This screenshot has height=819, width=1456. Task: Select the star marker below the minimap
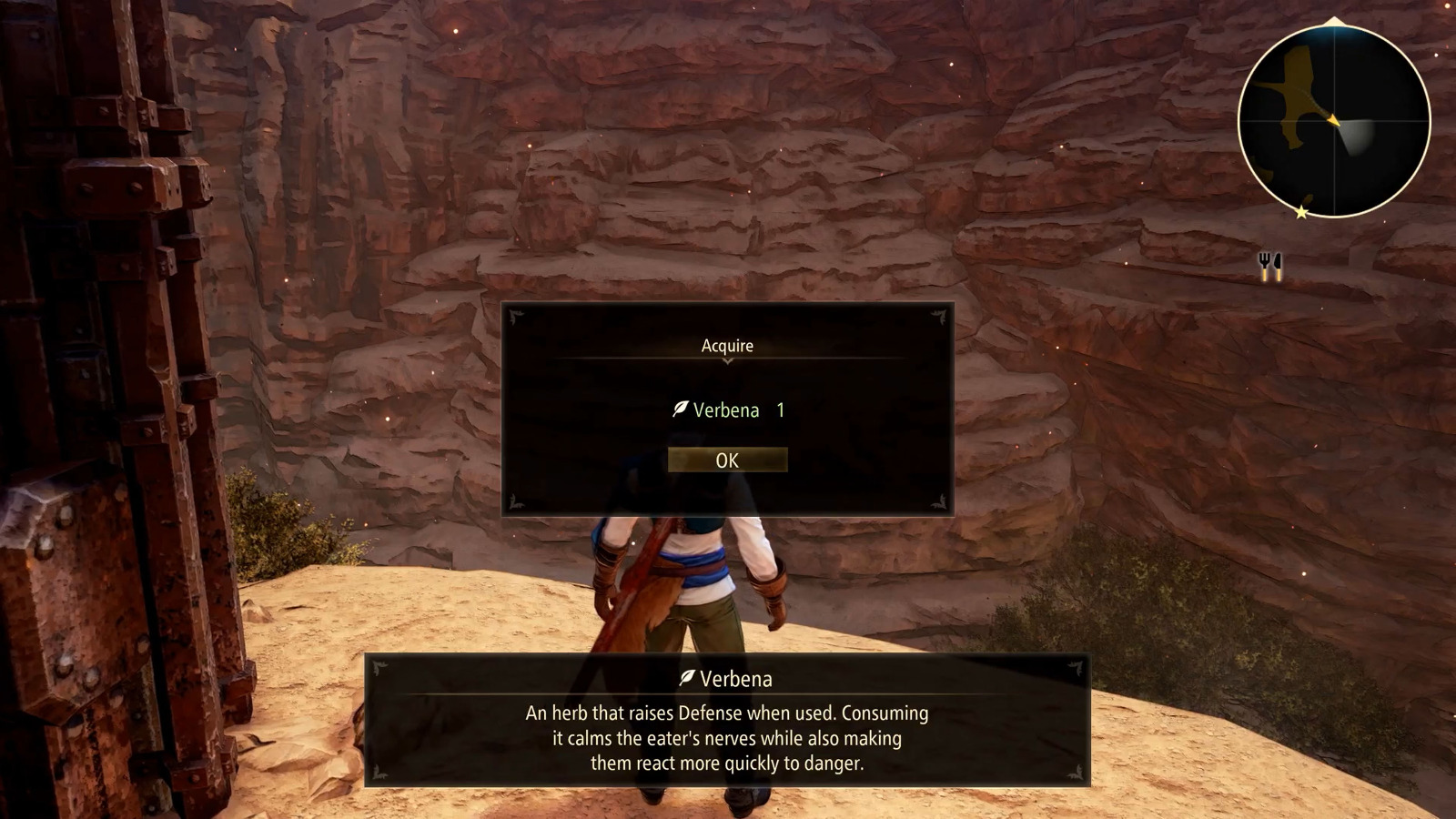(1301, 214)
